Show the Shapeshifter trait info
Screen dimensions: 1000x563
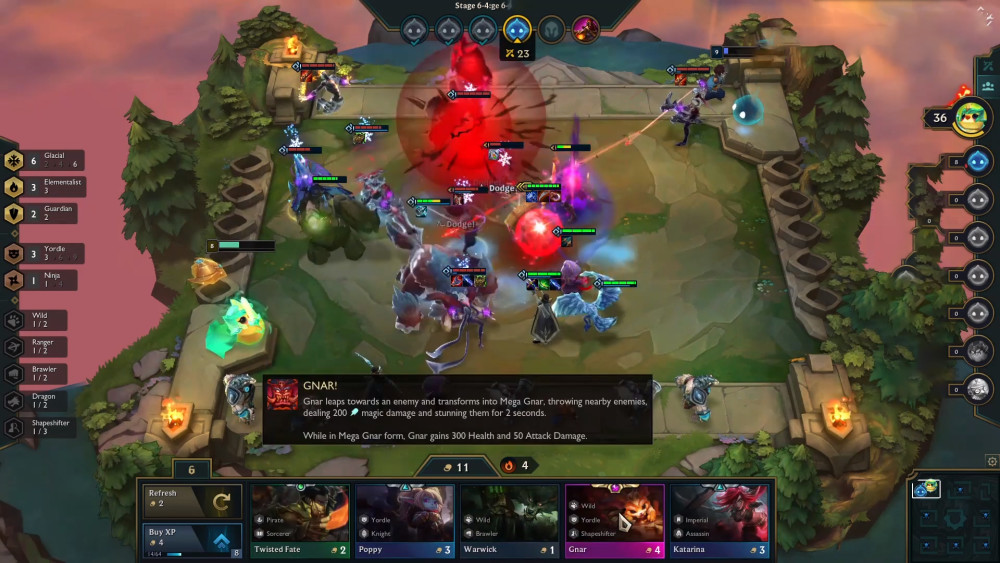[40, 427]
